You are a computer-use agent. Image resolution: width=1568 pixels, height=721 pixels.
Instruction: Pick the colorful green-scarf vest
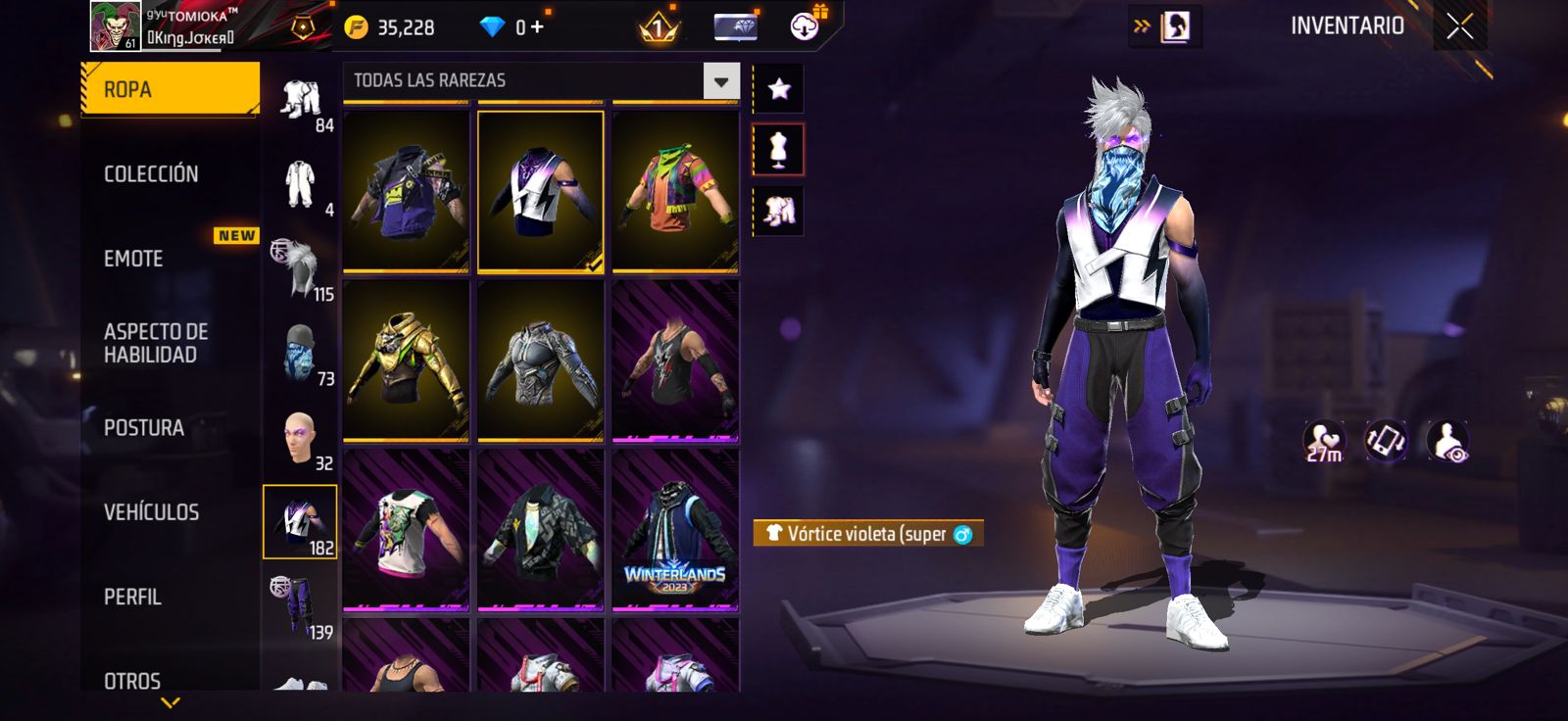675,190
